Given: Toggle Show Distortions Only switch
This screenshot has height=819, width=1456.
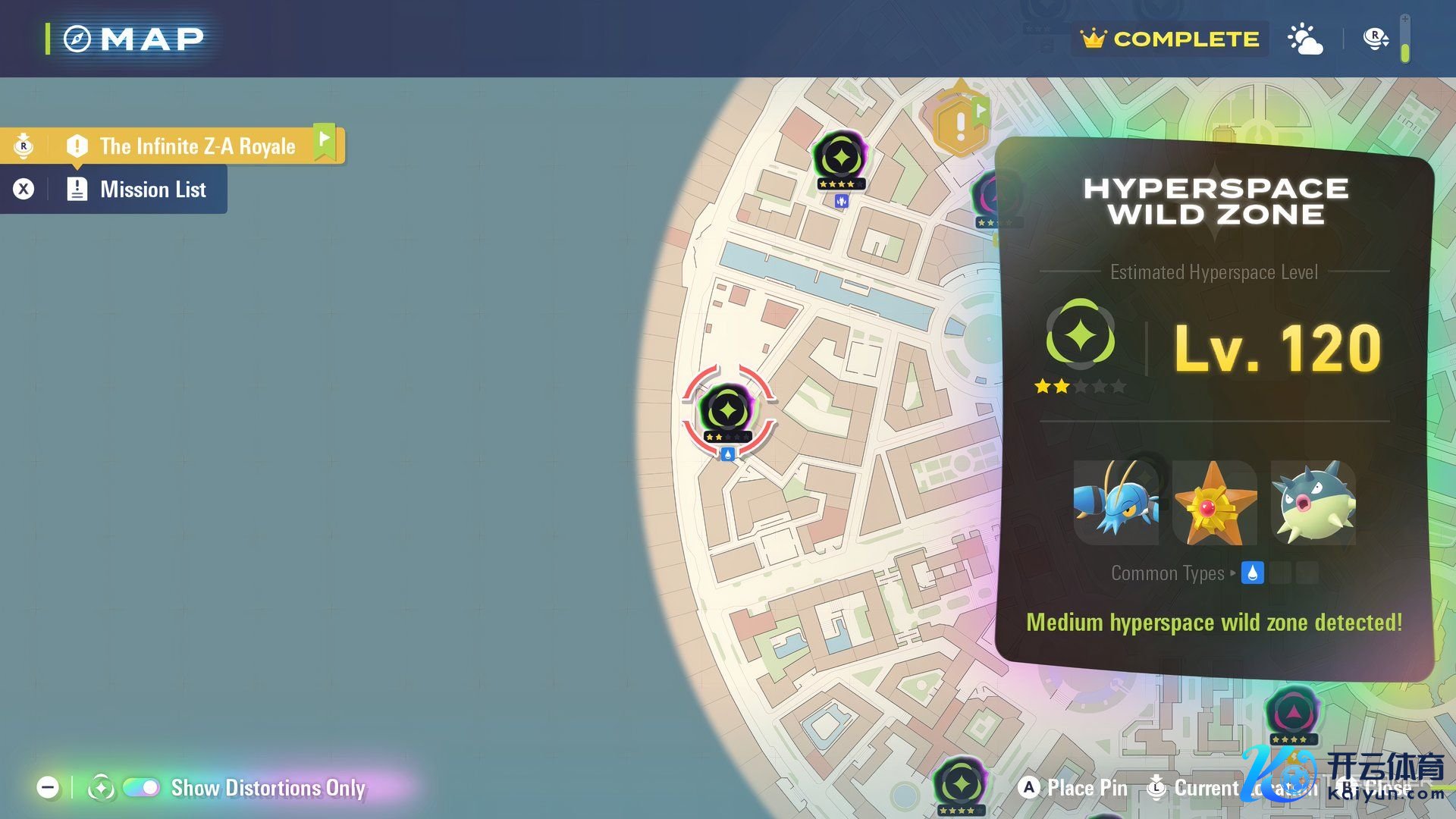Looking at the screenshot, I should coord(141,788).
